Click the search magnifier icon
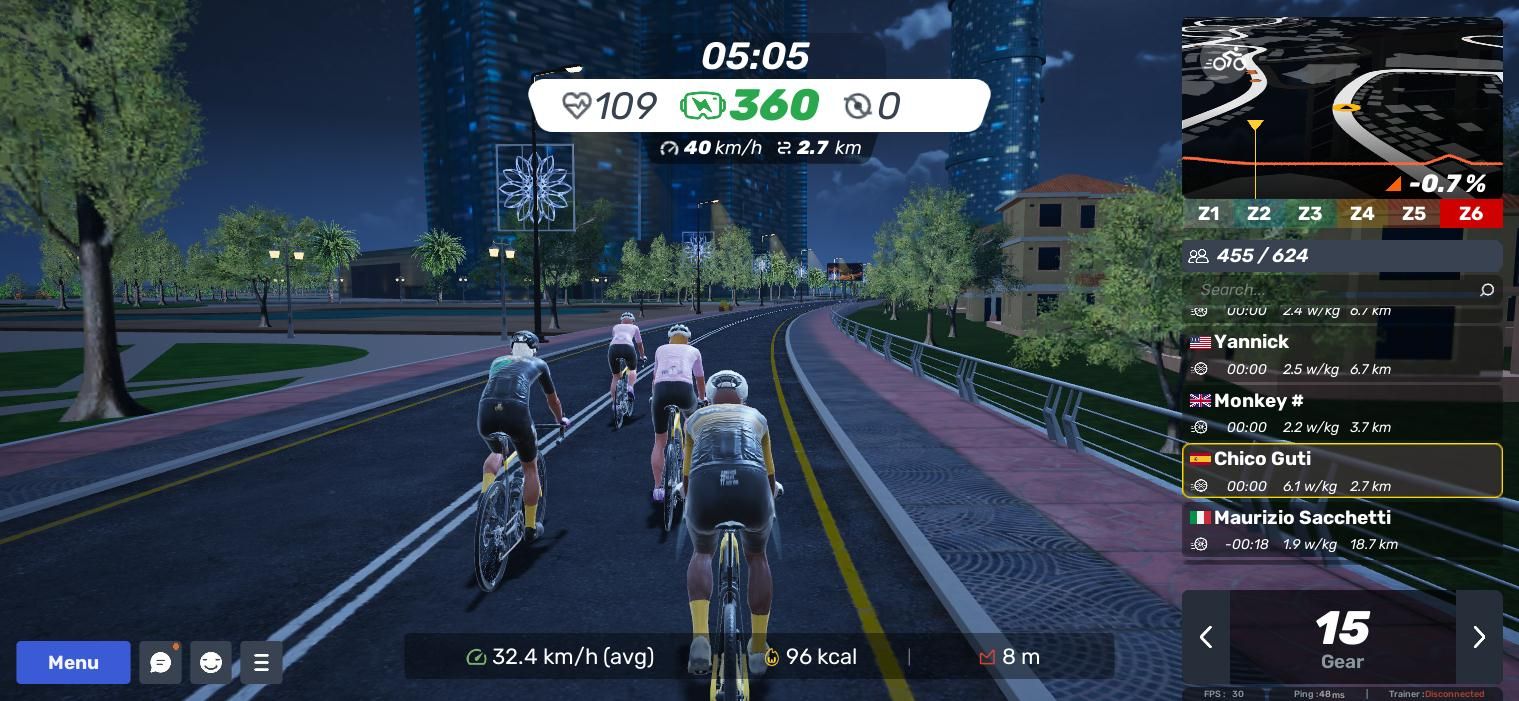The width and height of the screenshot is (1519, 701). (x=1486, y=290)
